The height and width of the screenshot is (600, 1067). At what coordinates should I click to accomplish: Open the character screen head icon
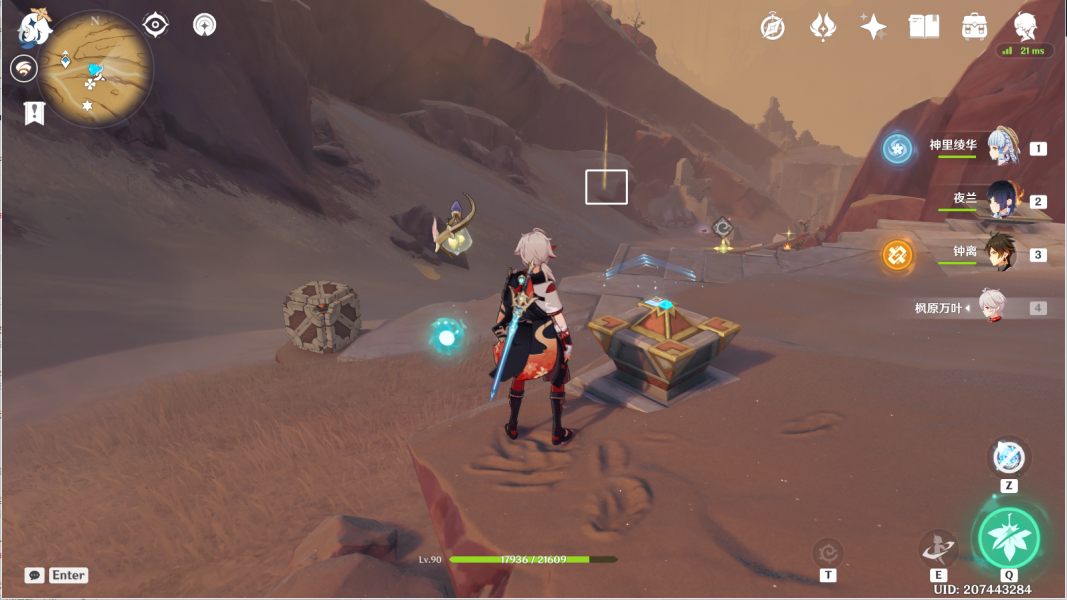[x=1025, y=27]
